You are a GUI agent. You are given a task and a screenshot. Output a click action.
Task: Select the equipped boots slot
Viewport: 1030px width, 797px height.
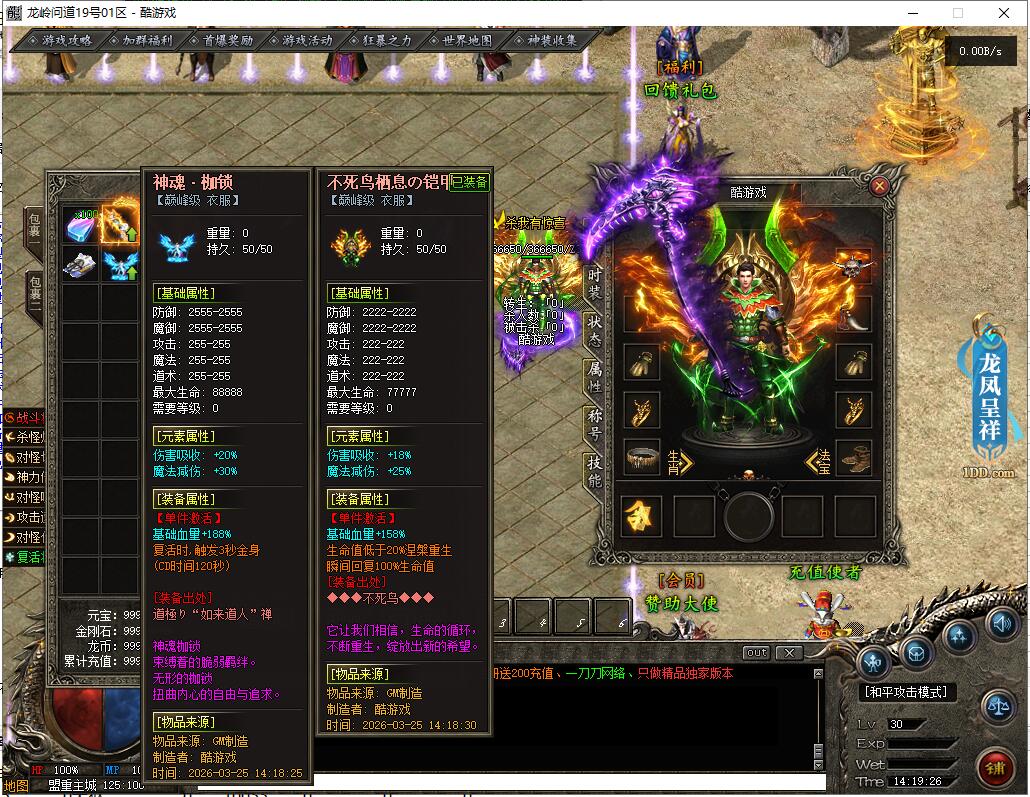point(853,458)
